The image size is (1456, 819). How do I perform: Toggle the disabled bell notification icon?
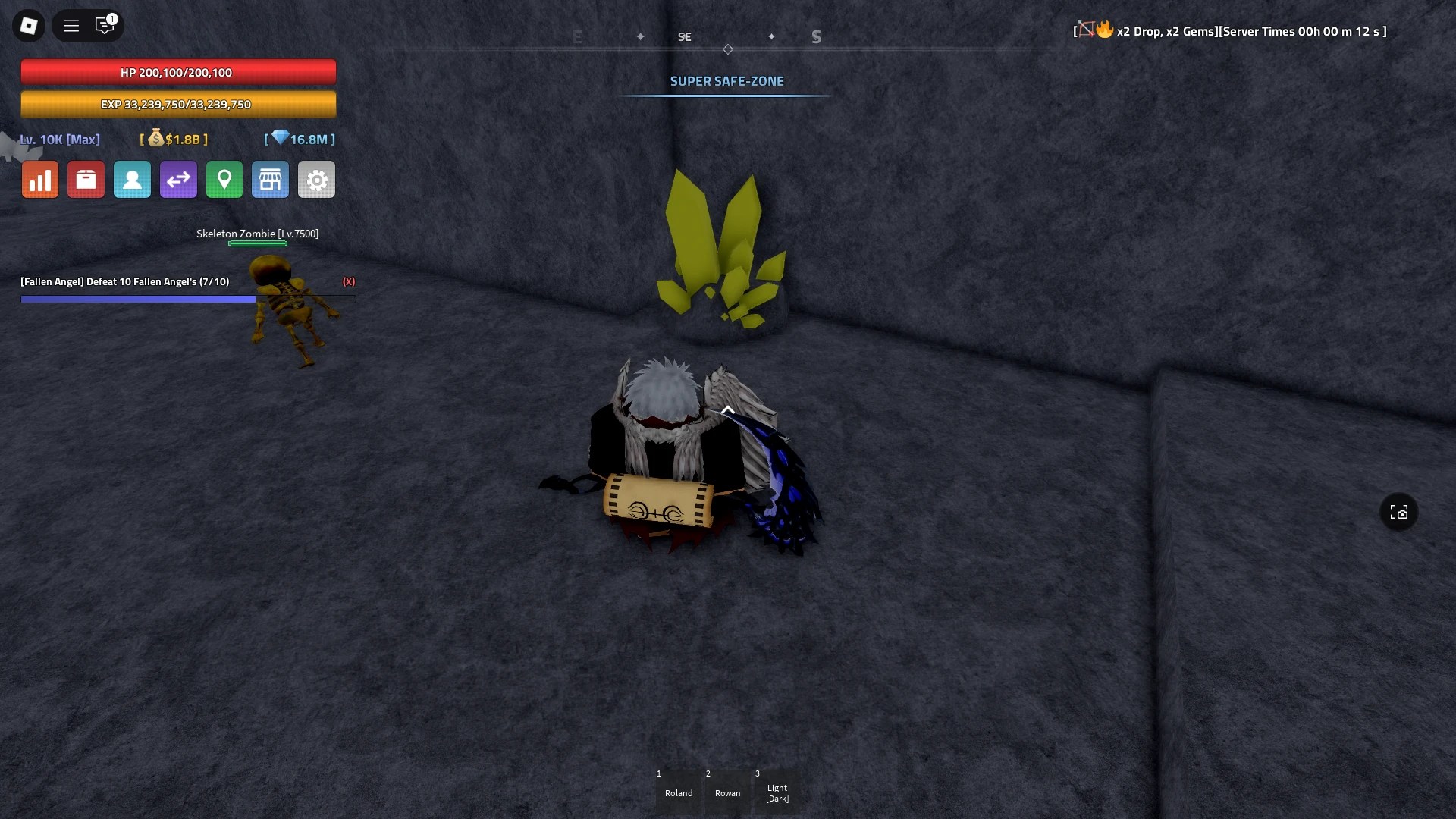(x=1086, y=30)
